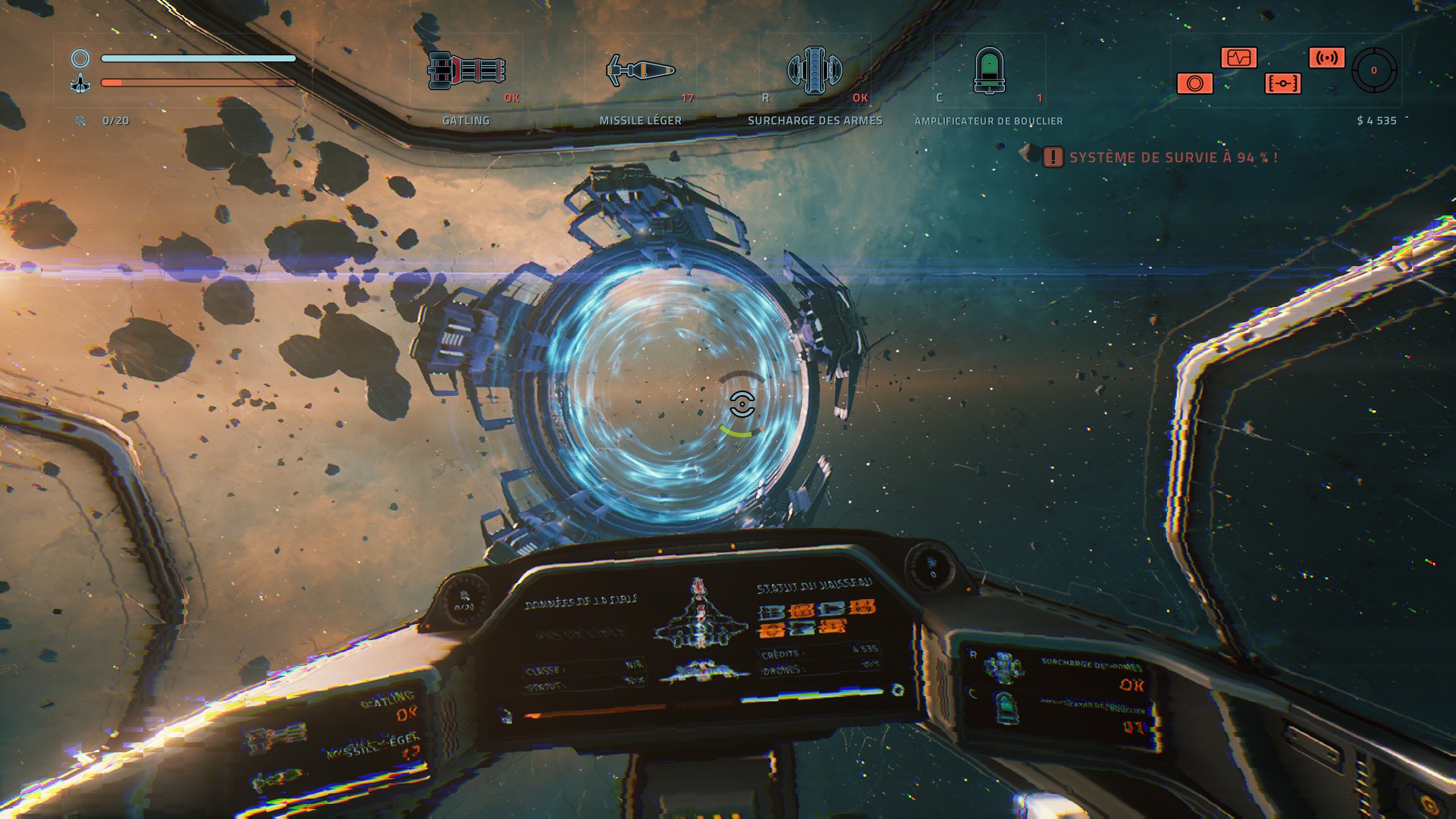The image size is (1456, 819).
Task: Click the orange circle-in-square damage status icon
Action: click(1194, 83)
